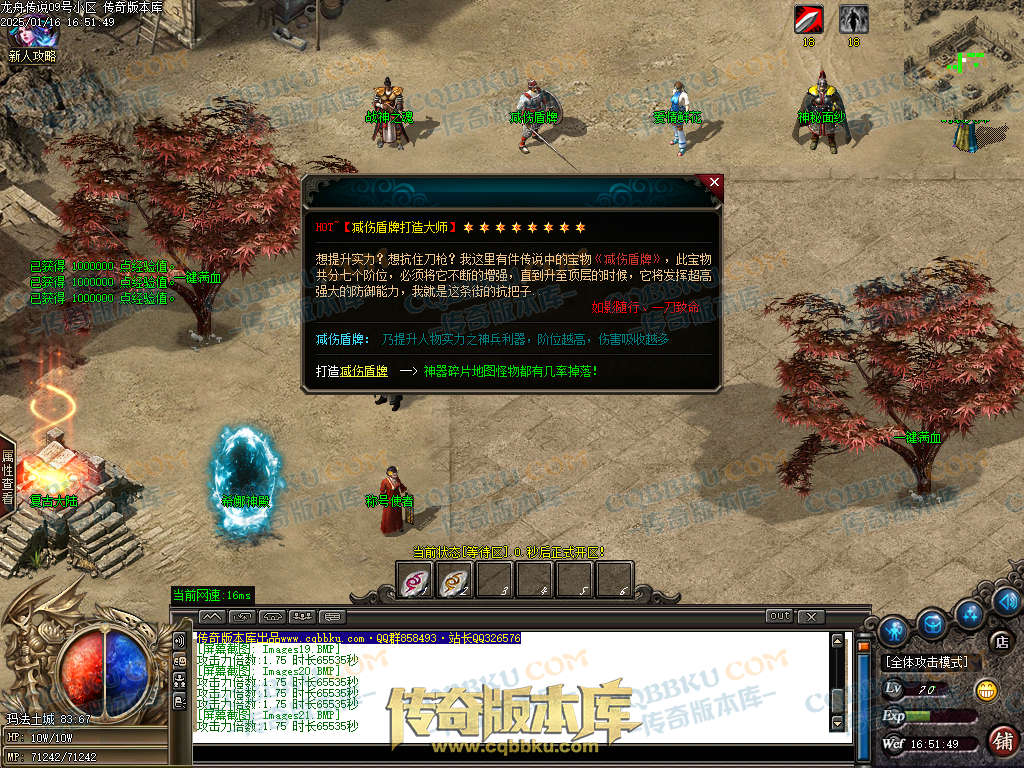Open the 属性查看 side tab
This screenshot has height=768, width=1024.
7,476
